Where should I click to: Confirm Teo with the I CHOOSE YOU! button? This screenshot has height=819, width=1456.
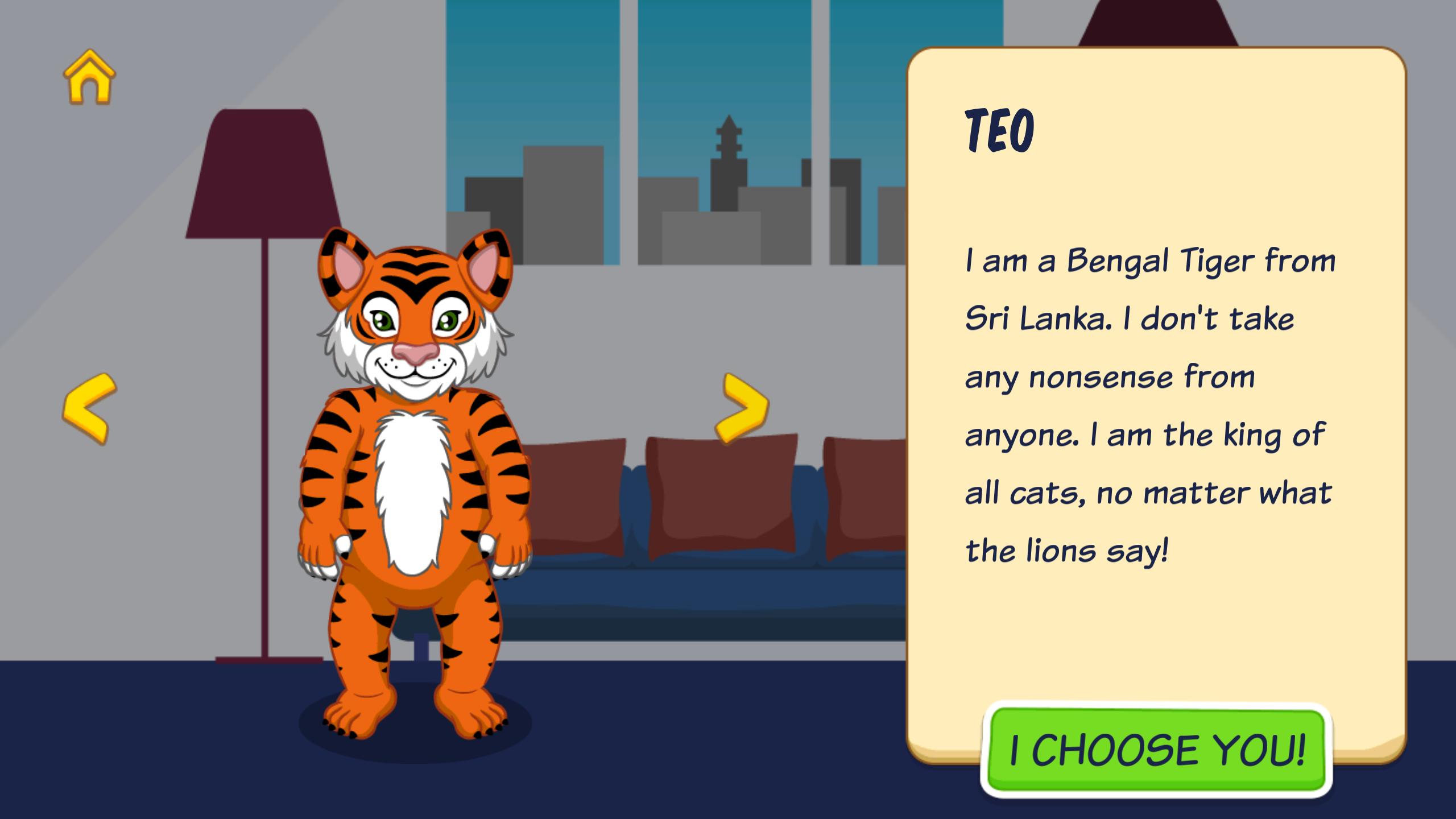(1156, 750)
